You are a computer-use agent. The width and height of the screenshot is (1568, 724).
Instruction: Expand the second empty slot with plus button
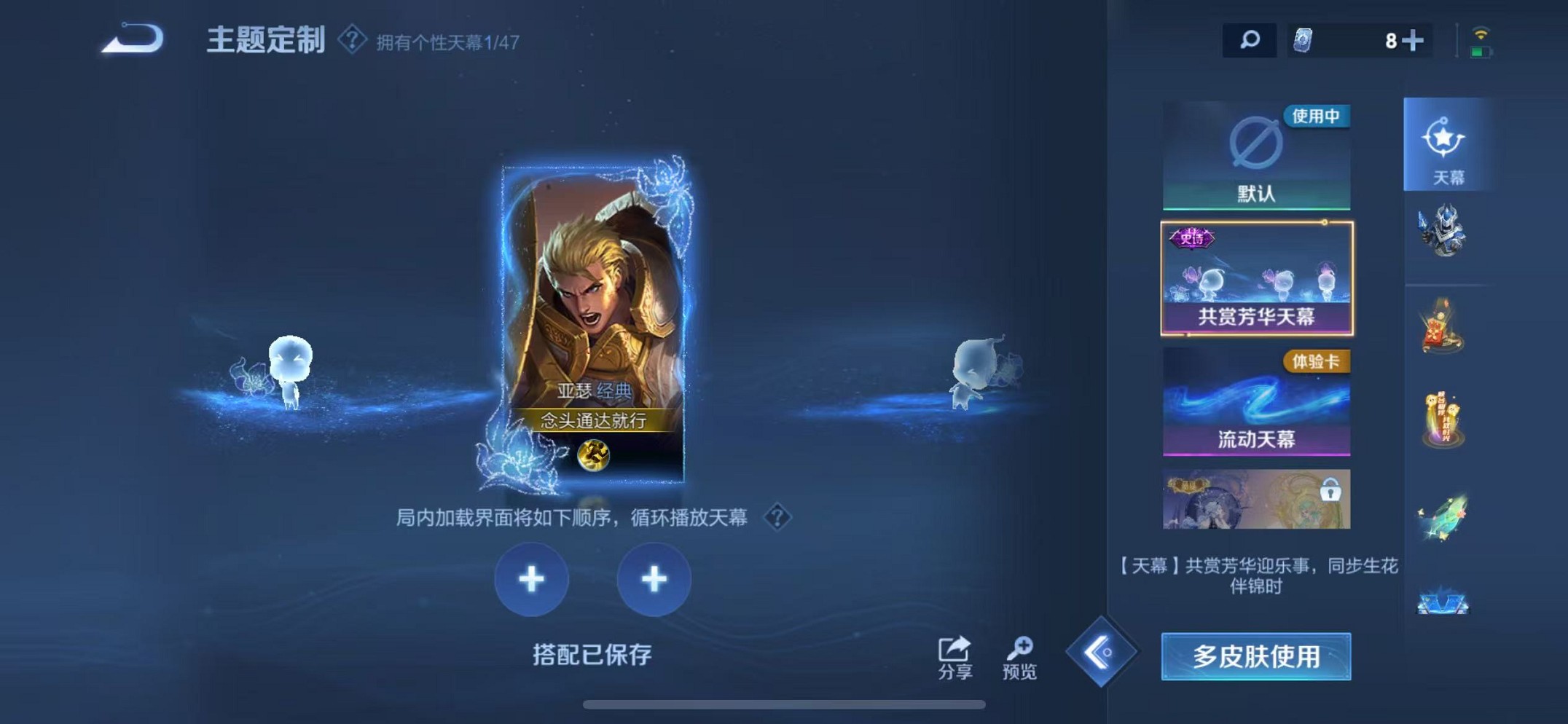click(x=654, y=579)
